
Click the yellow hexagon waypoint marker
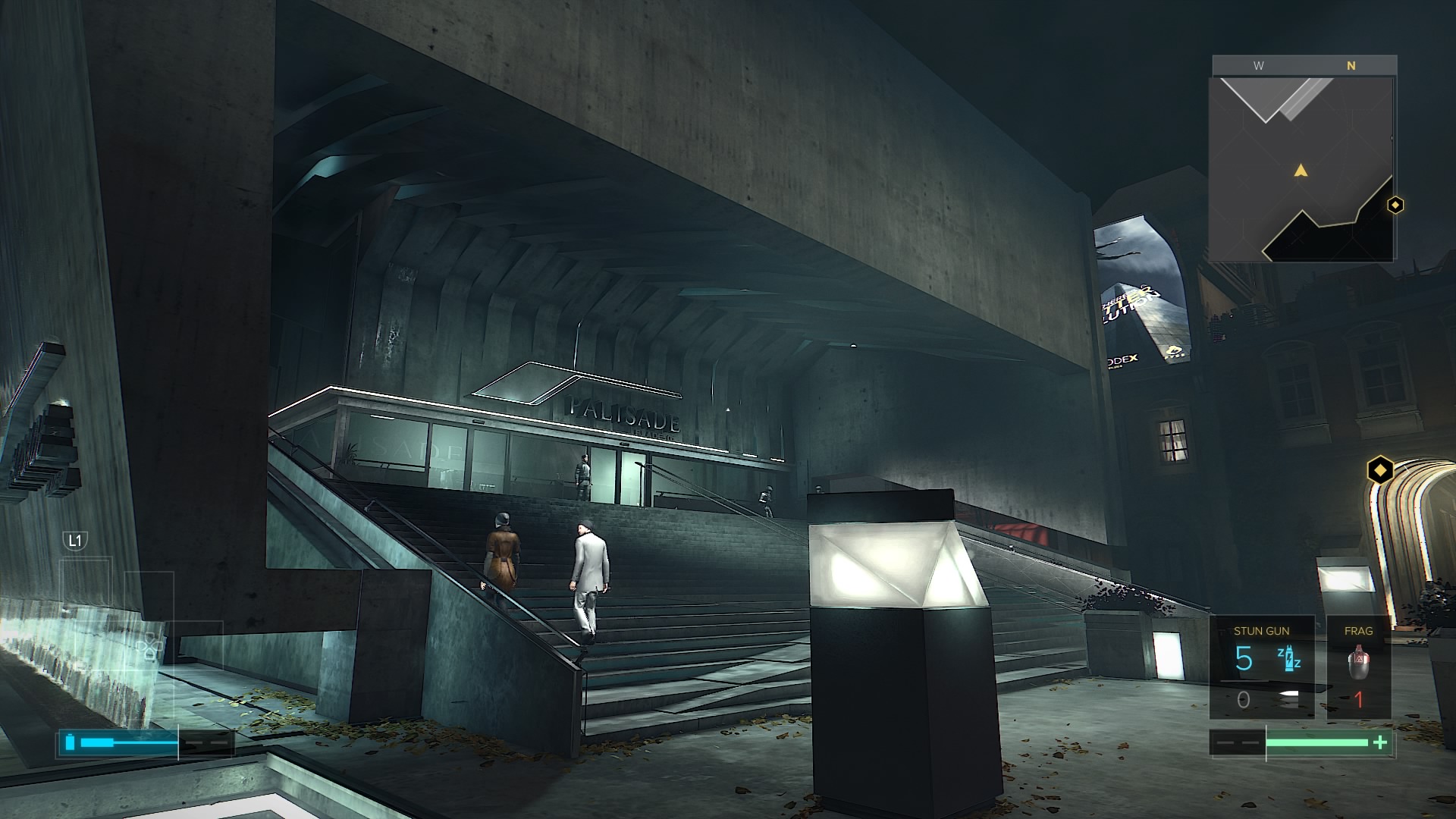coord(1381,470)
